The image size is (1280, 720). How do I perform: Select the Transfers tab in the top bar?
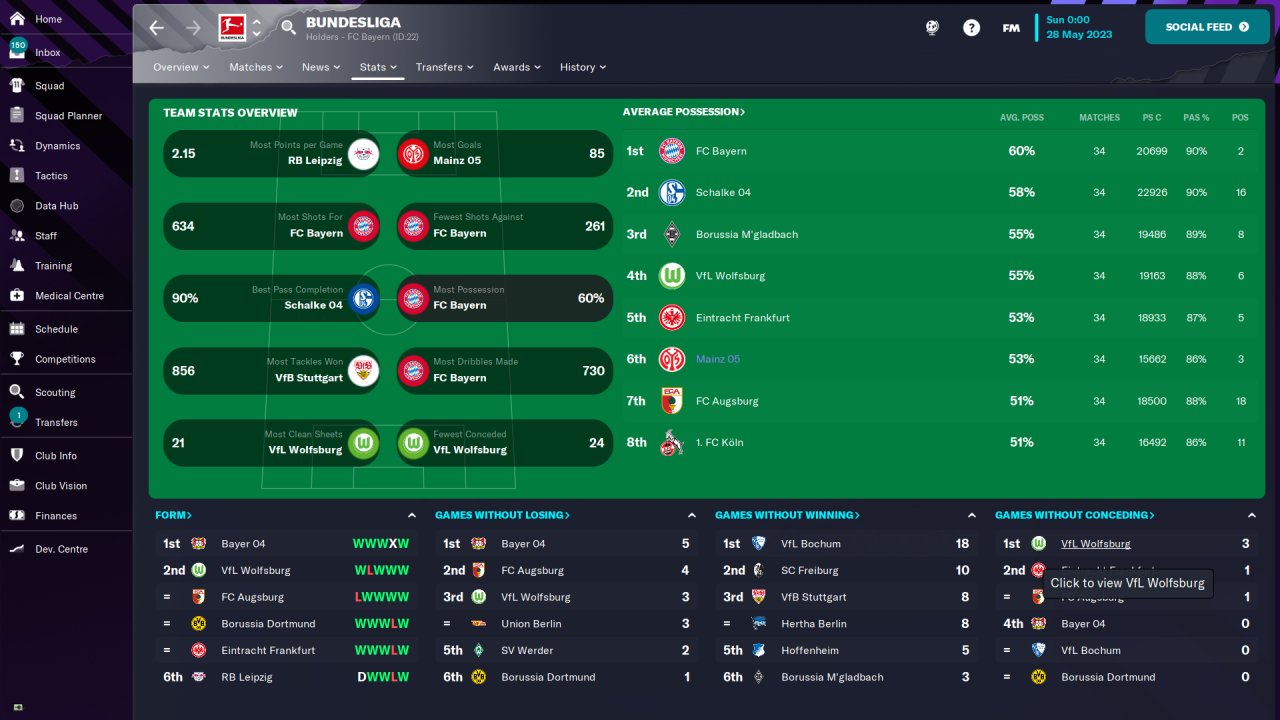coord(444,67)
